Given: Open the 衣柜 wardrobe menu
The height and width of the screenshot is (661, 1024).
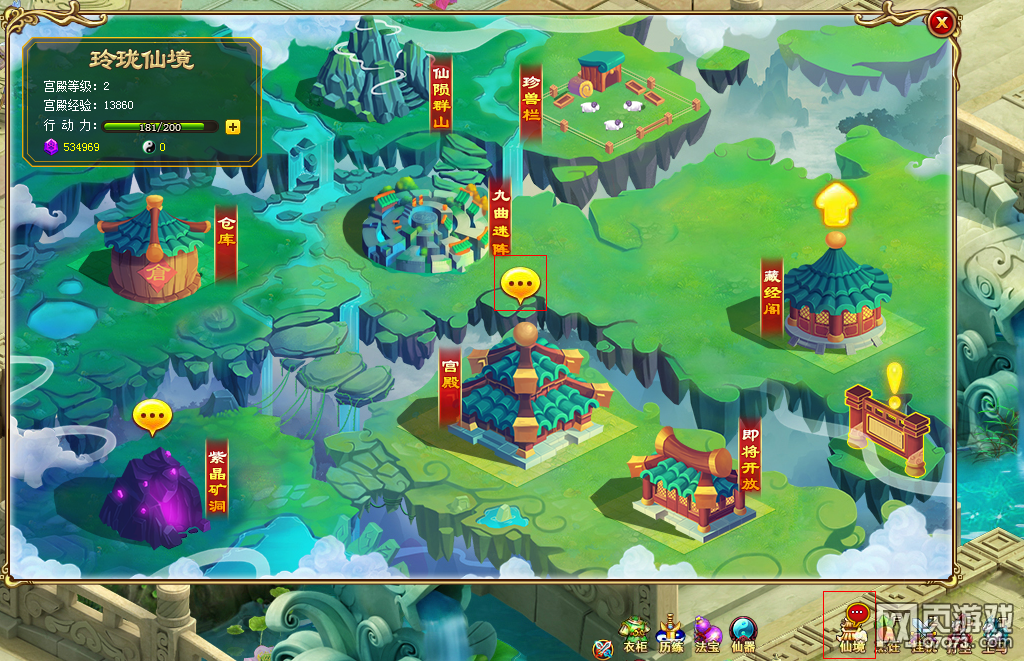Looking at the screenshot, I should coord(634,633).
